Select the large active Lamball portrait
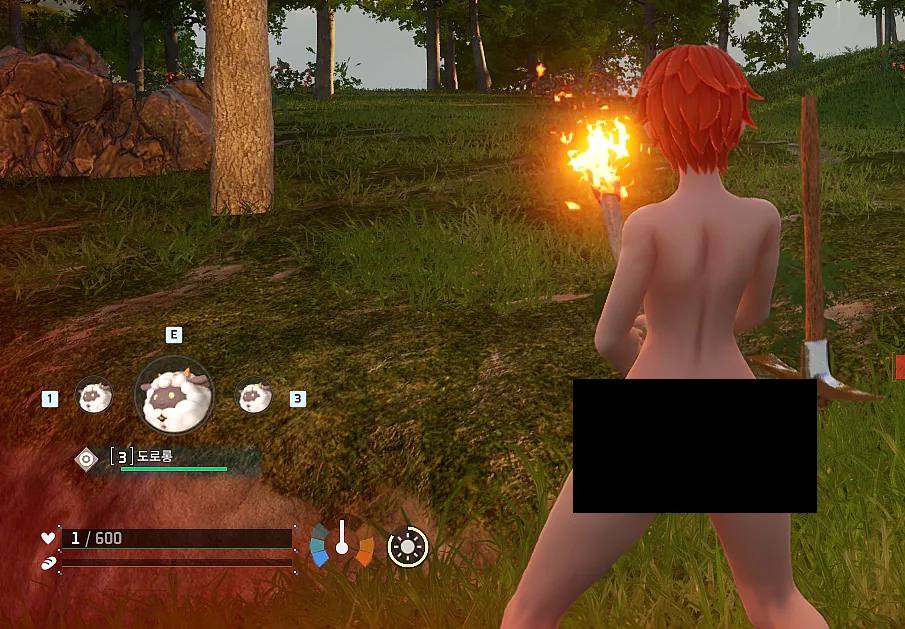 point(174,396)
